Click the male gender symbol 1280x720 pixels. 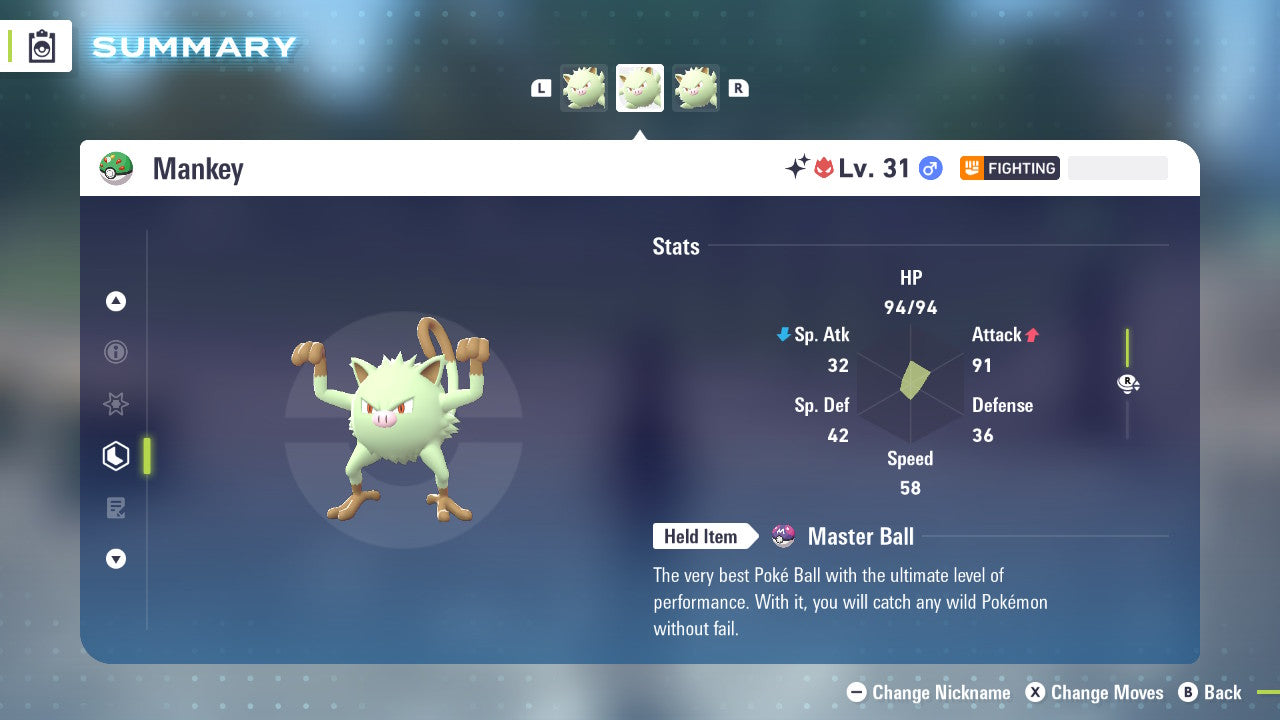tap(929, 168)
